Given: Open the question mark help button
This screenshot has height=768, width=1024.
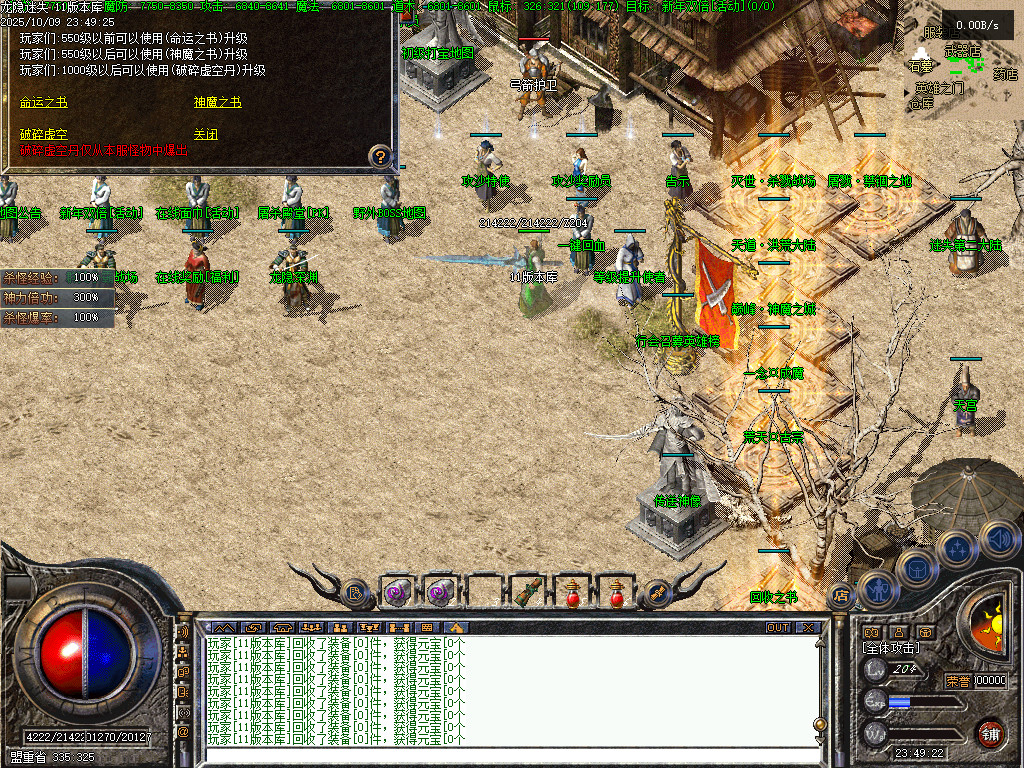Looking at the screenshot, I should pyautogui.click(x=380, y=156).
